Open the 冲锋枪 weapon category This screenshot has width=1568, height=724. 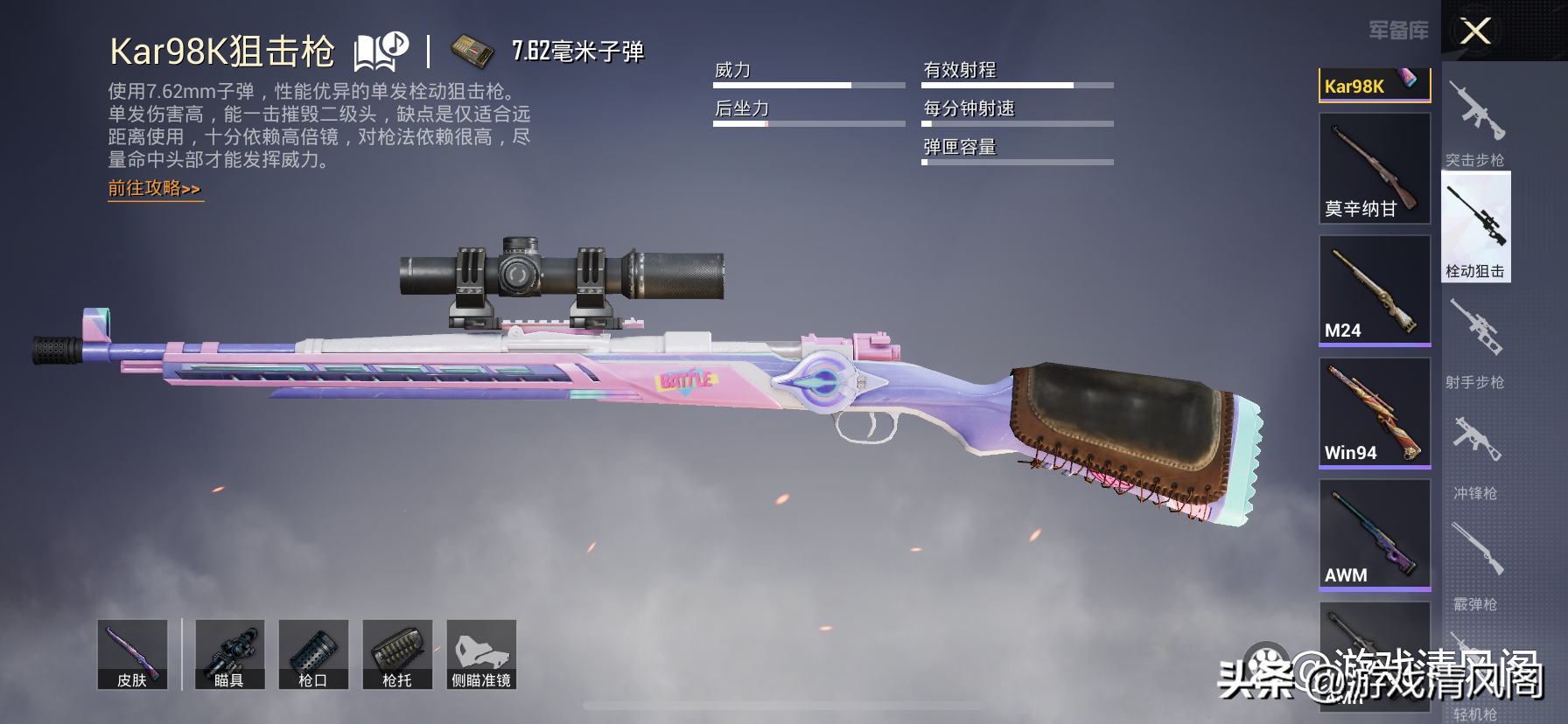coord(1475,455)
